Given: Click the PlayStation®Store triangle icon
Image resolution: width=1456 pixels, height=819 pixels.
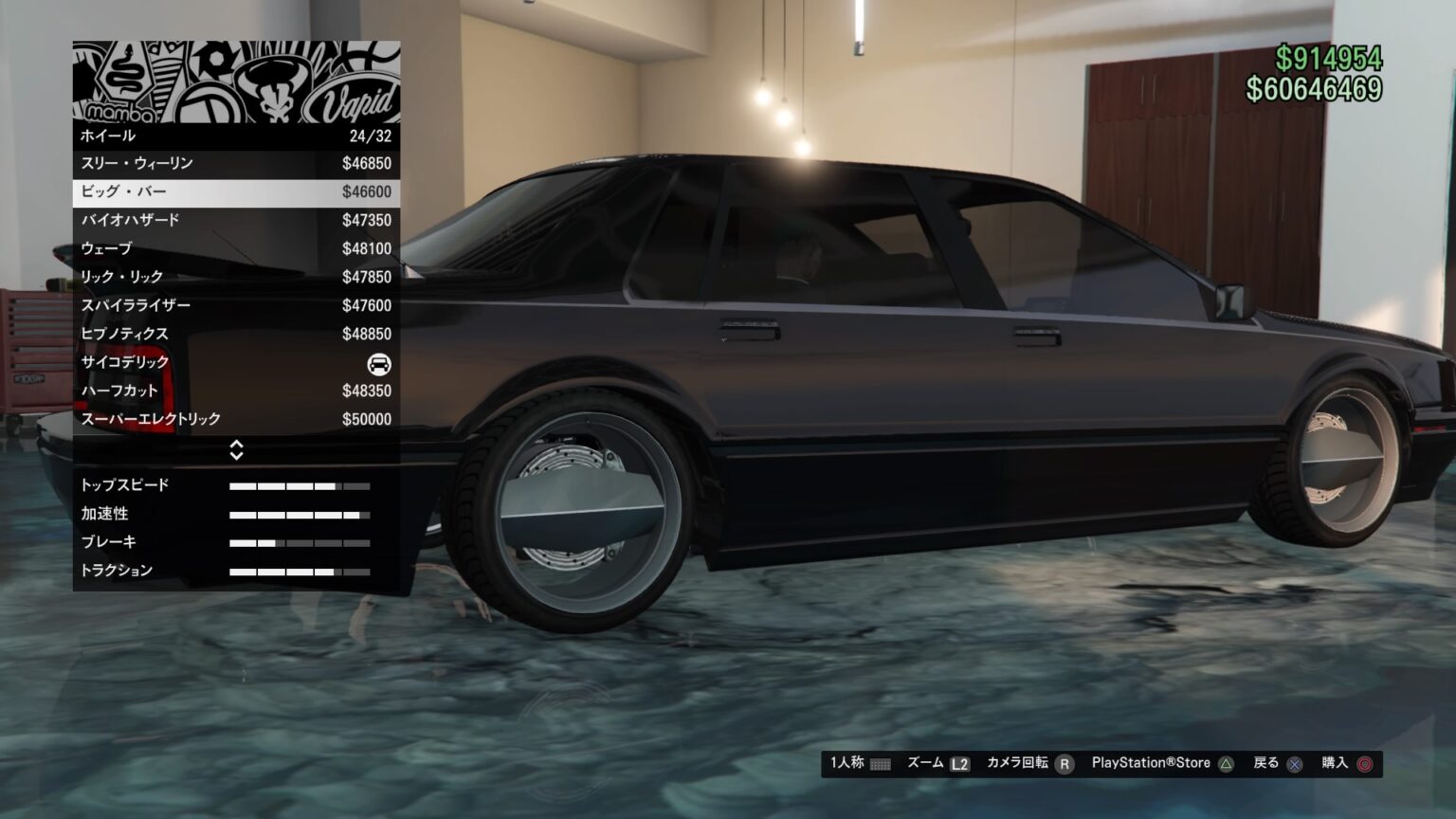Looking at the screenshot, I should 1228,762.
